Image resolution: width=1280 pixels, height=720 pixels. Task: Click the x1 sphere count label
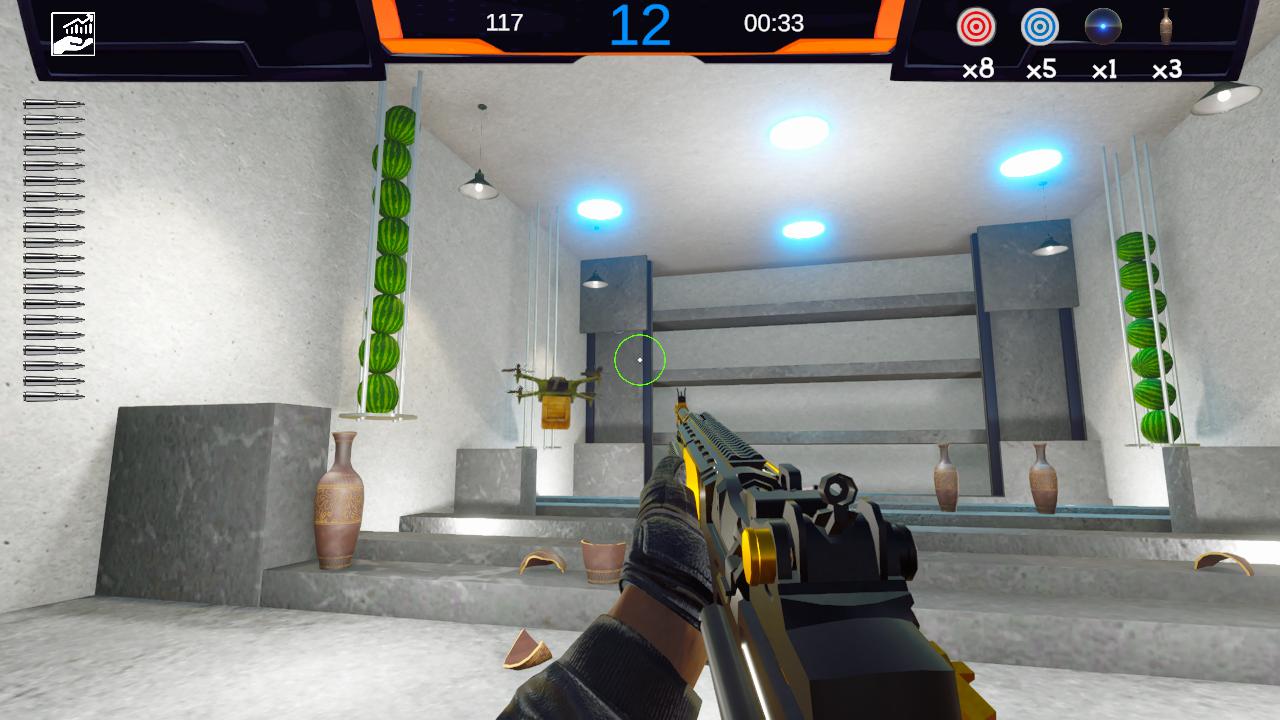1102,70
